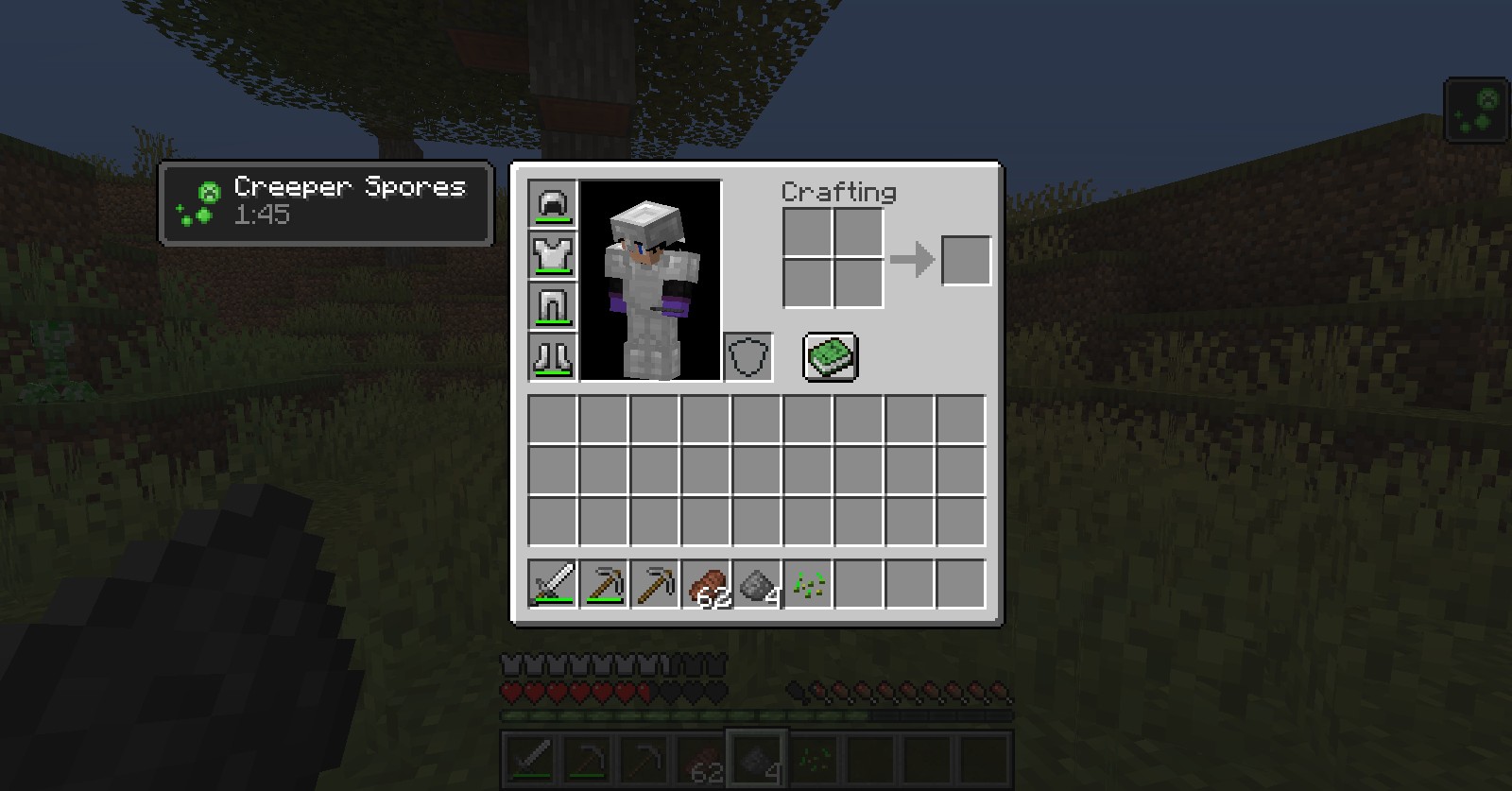Click the iron boots slot
This screenshot has width=1512, height=791.
(552, 357)
